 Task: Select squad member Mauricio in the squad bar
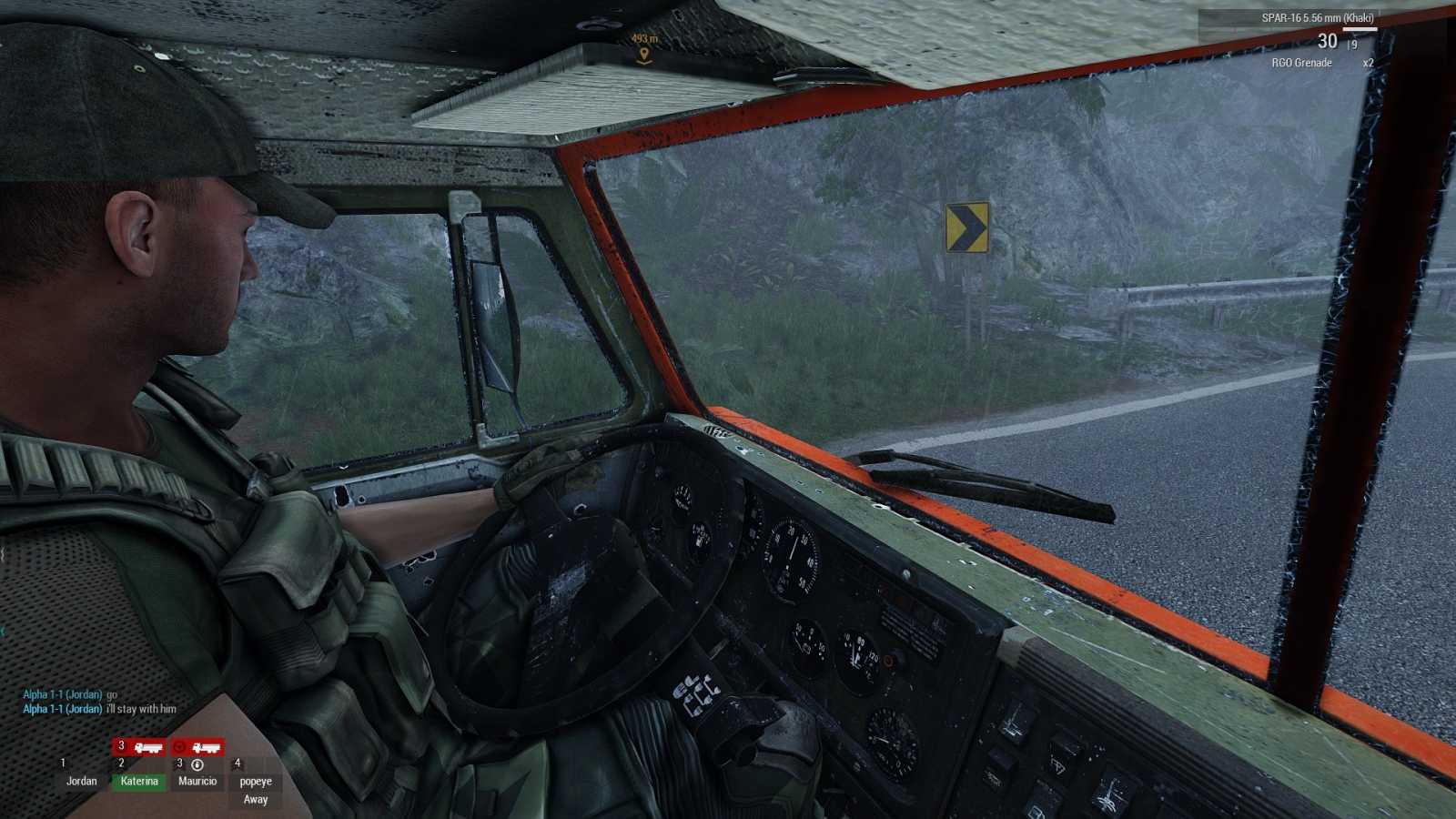click(197, 781)
